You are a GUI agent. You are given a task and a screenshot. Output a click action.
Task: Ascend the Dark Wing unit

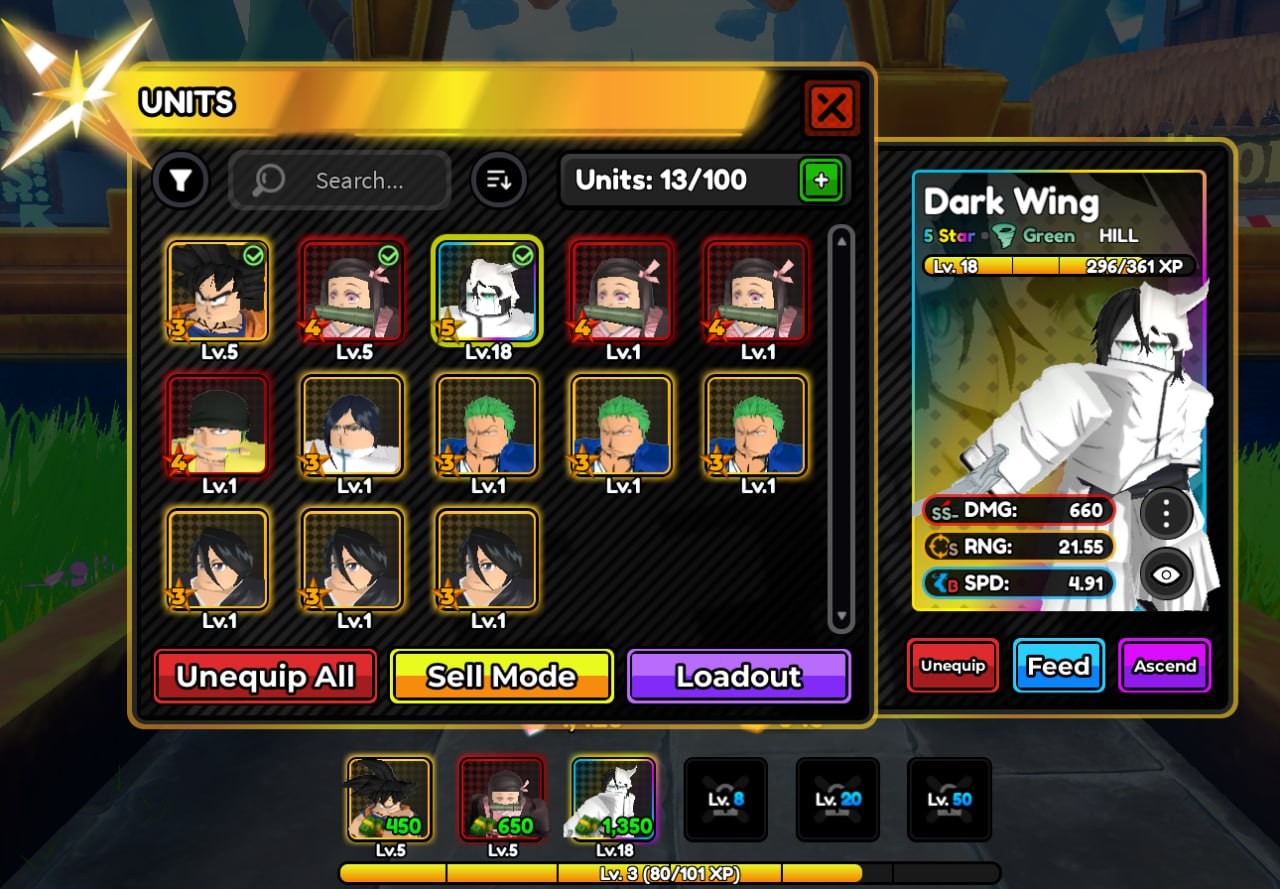[1164, 666]
